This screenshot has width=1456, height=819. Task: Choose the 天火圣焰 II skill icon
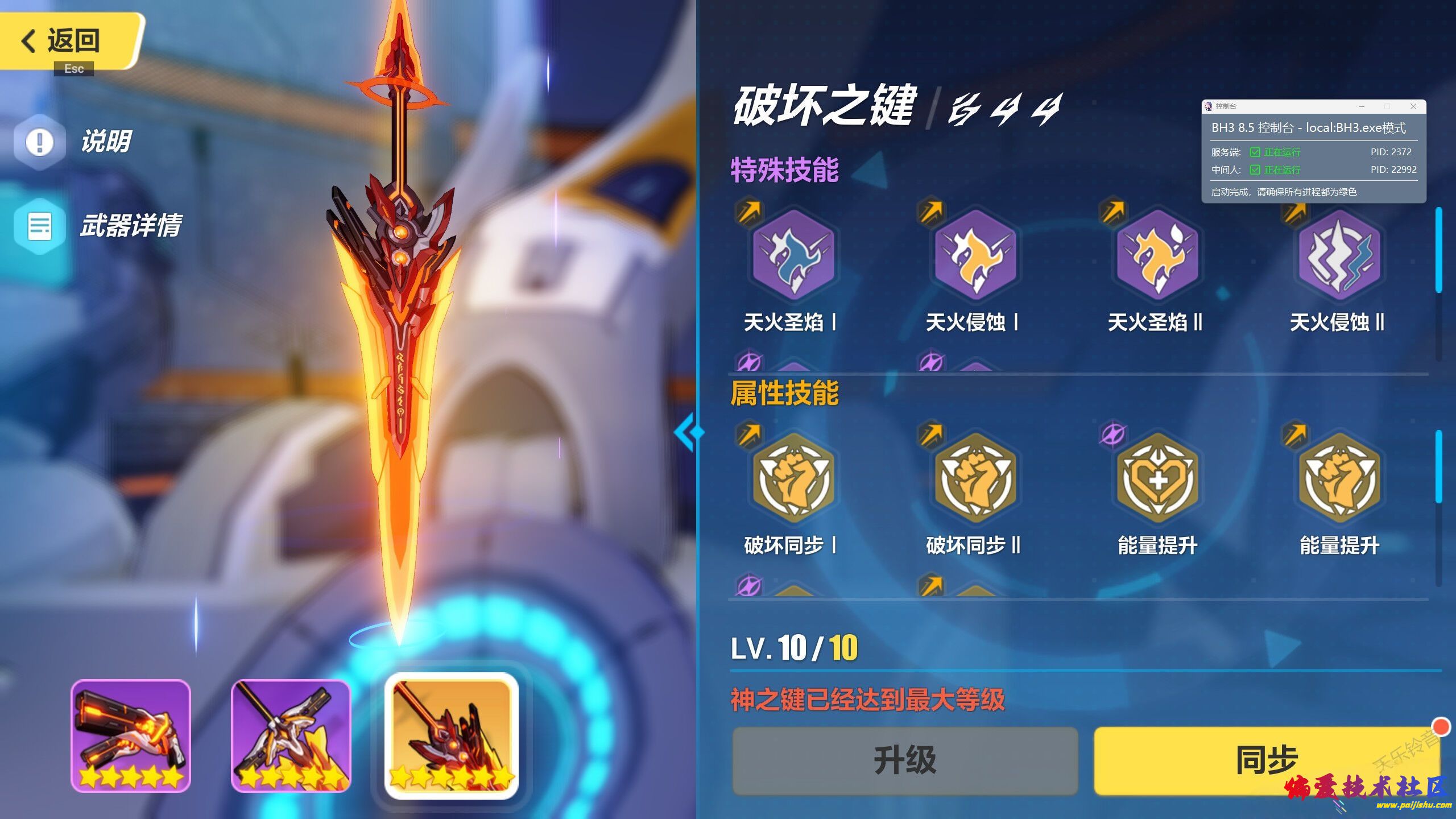(x=1157, y=255)
